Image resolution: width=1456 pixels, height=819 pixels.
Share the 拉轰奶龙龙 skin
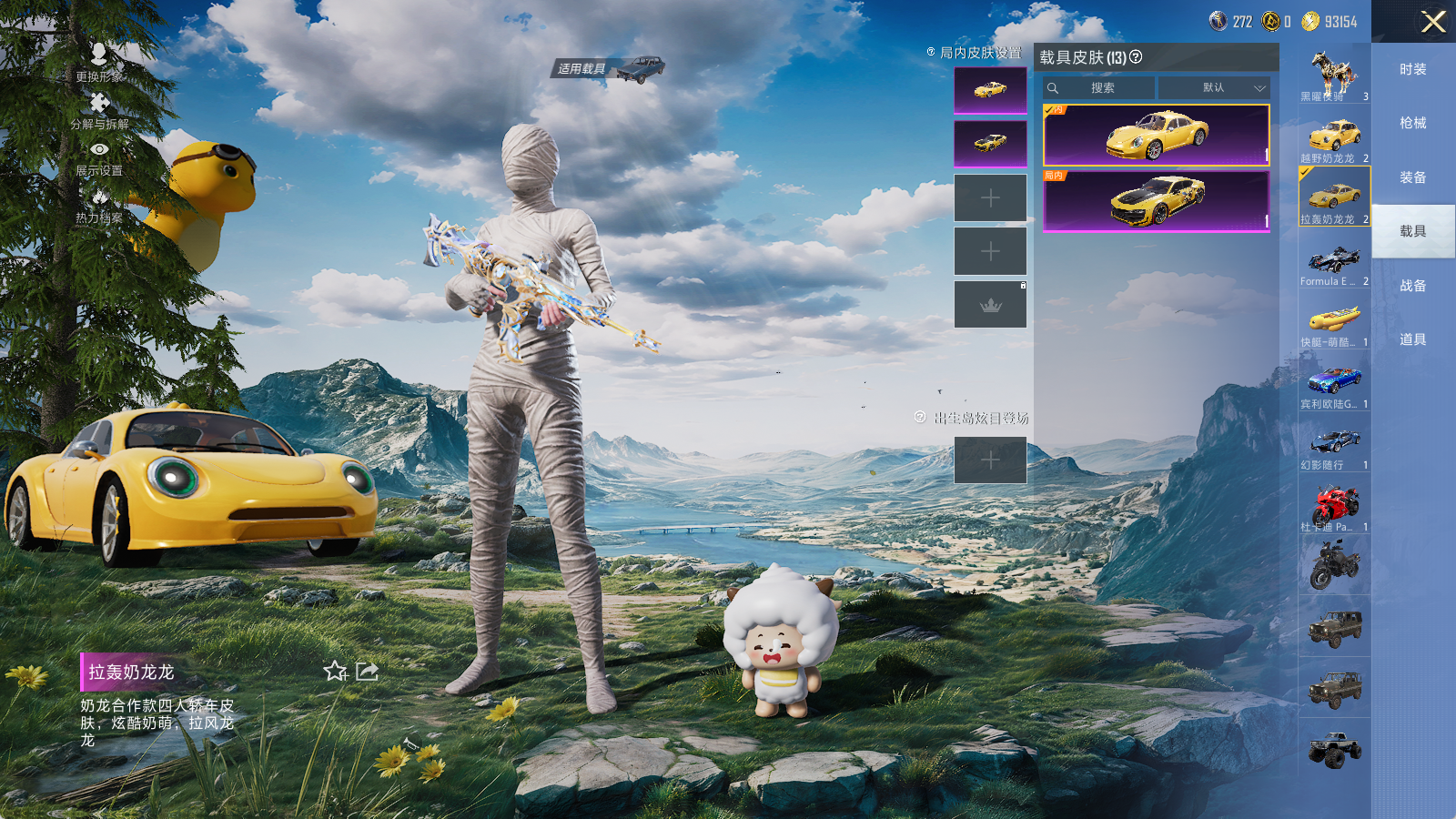368,672
